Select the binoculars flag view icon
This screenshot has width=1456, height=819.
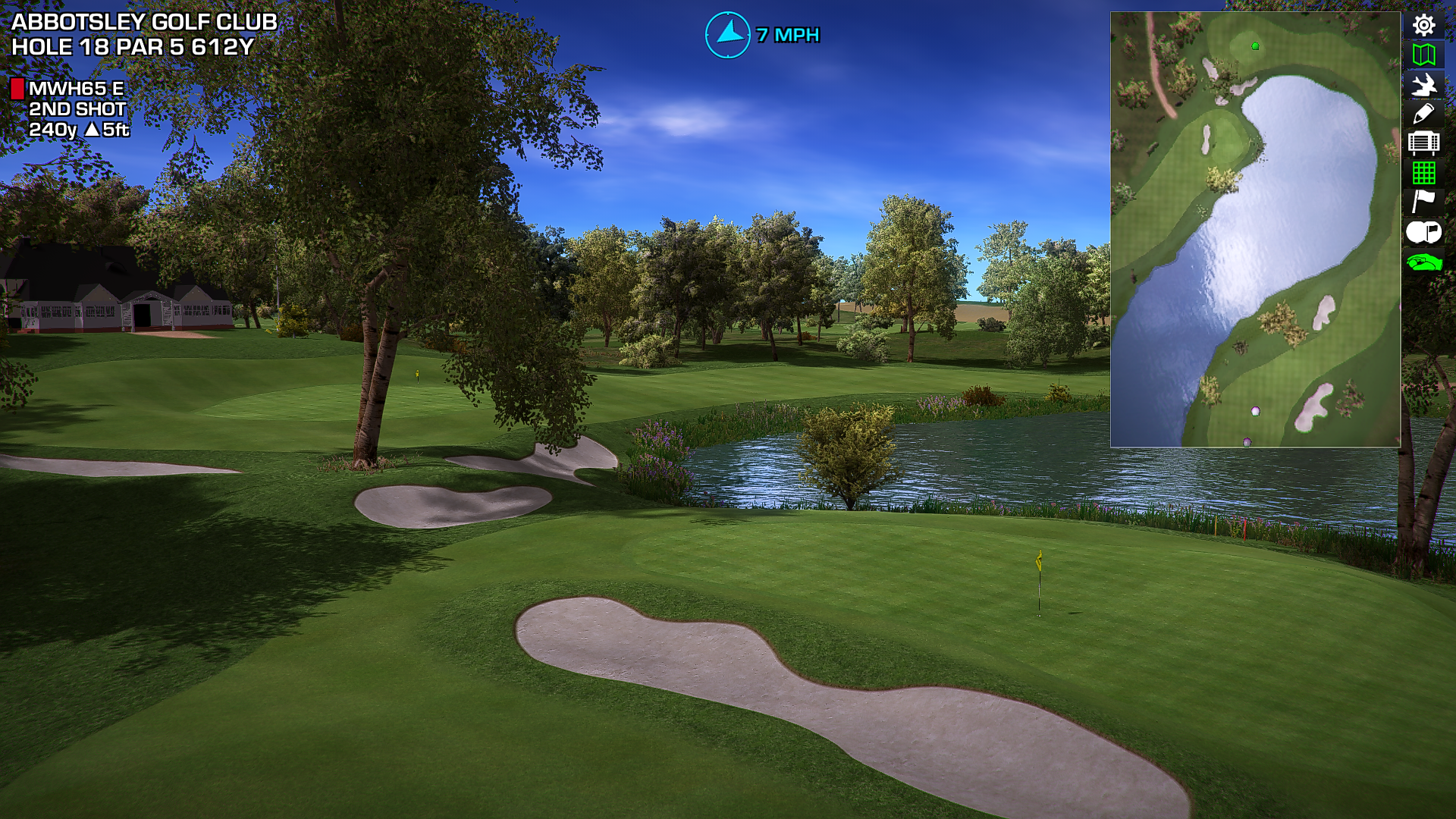(x=1423, y=232)
